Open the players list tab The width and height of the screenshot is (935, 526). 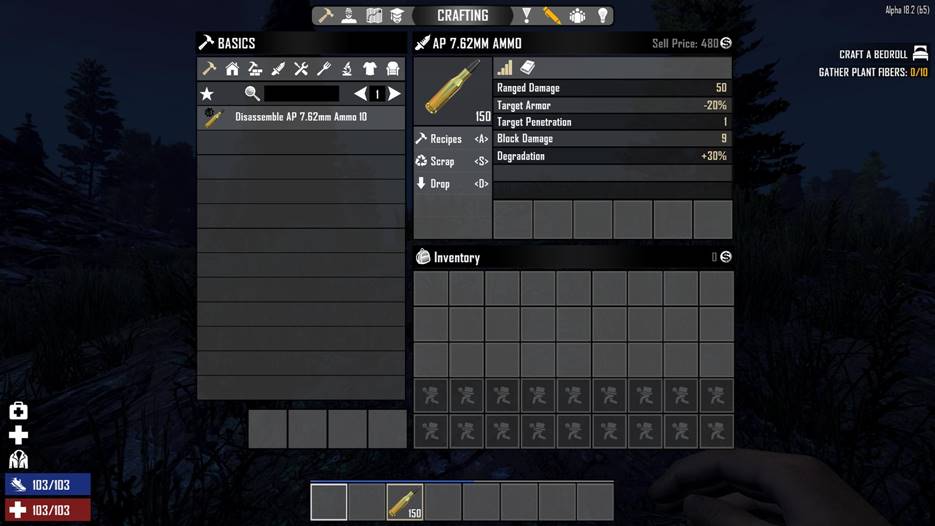coord(577,16)
